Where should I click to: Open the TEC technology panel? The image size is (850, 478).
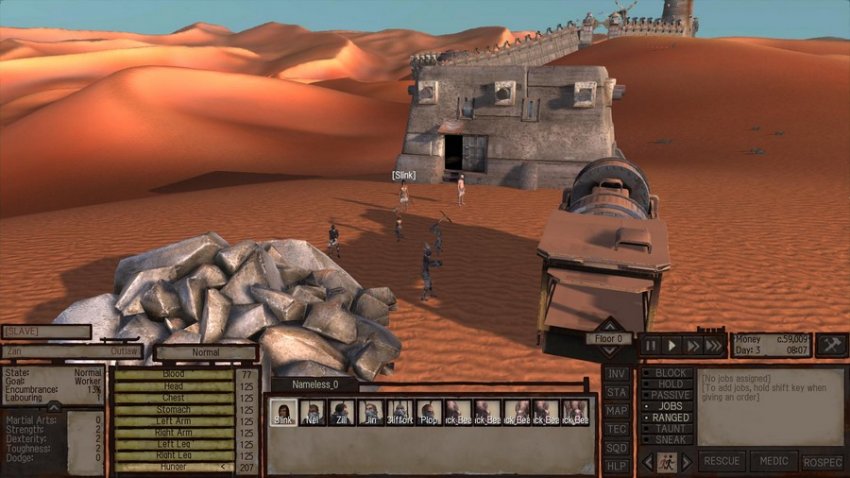[617, 429]
